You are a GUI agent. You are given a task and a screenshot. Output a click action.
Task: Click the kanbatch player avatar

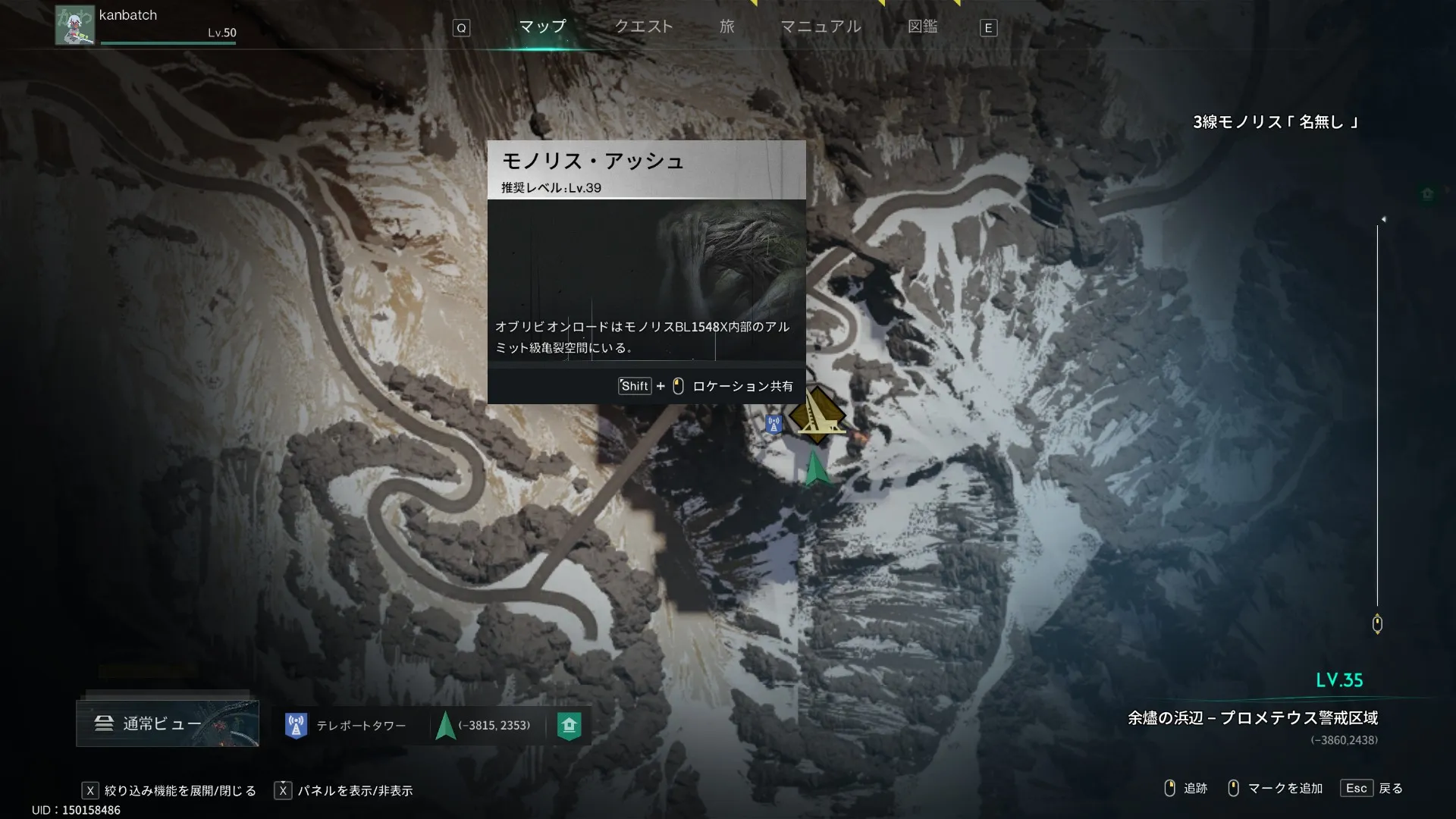pos(75,26)
